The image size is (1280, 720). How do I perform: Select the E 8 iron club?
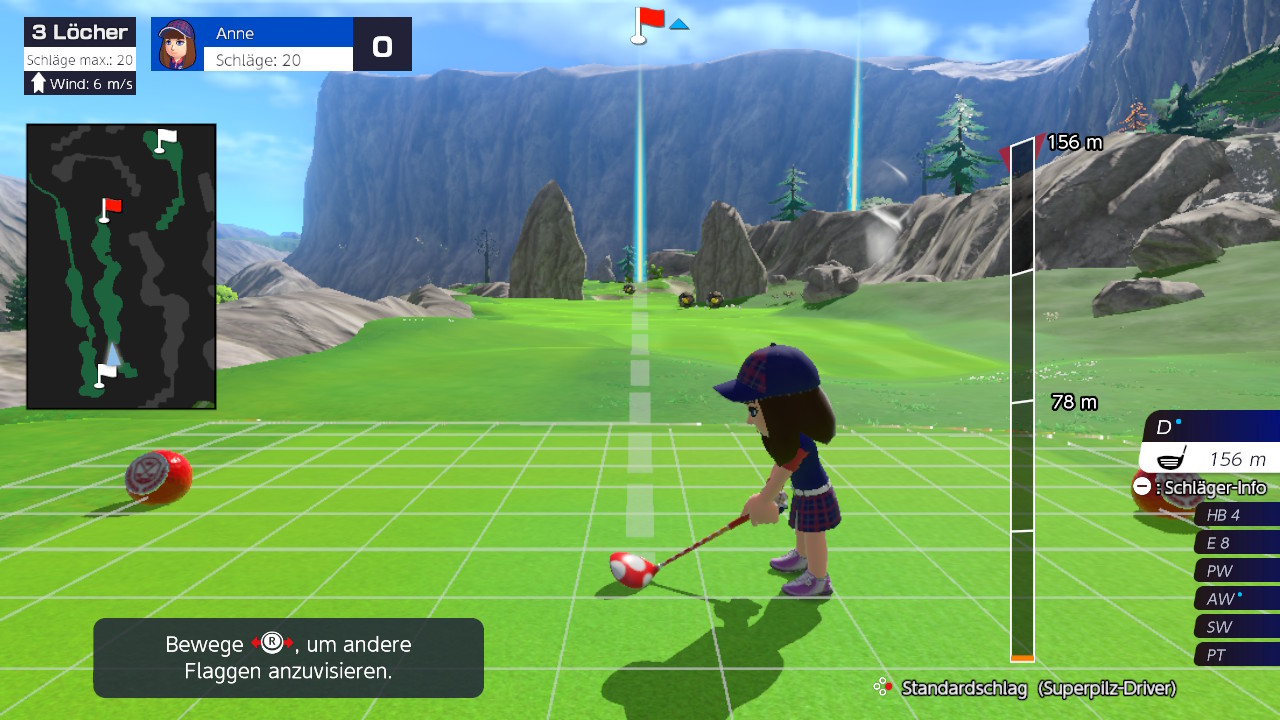click(1236, 543)
